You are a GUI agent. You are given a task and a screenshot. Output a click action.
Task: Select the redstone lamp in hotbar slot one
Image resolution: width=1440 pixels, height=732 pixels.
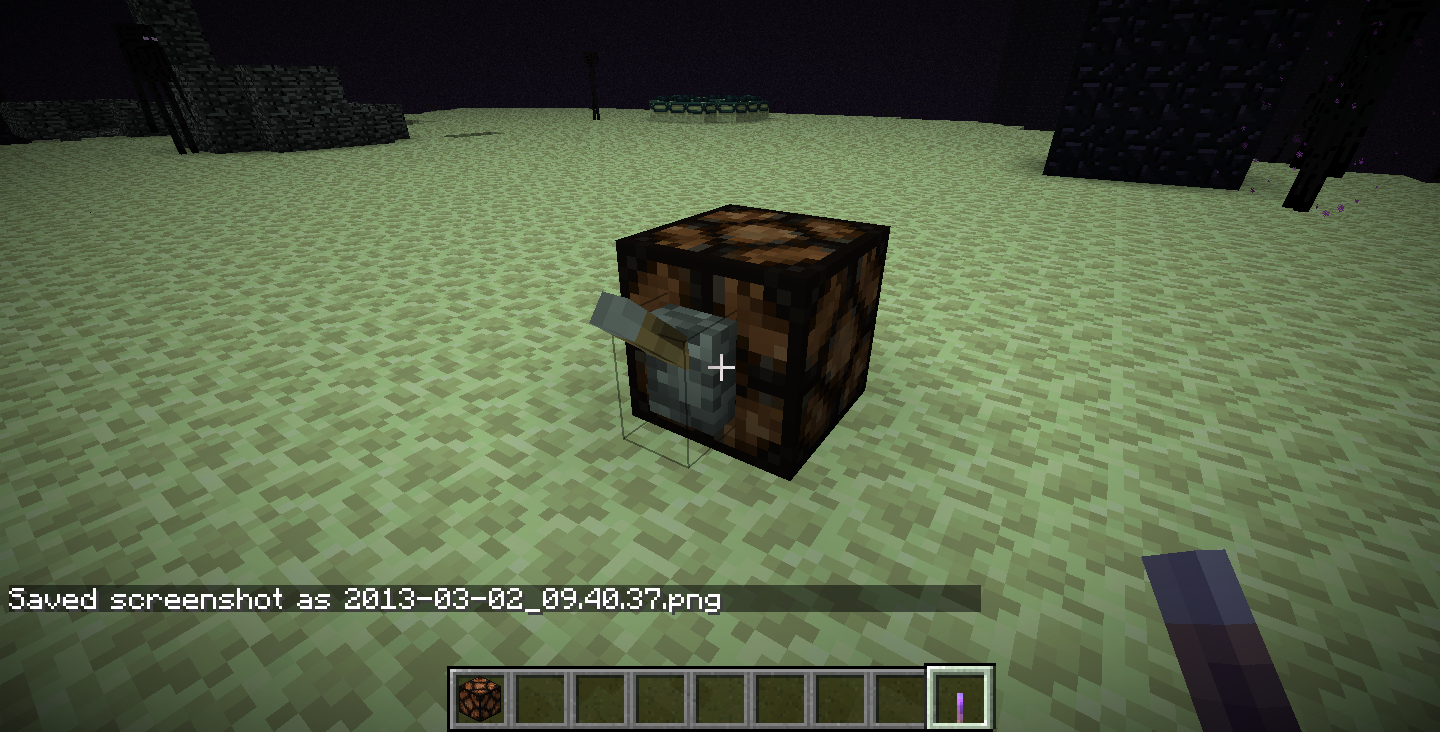478,699
